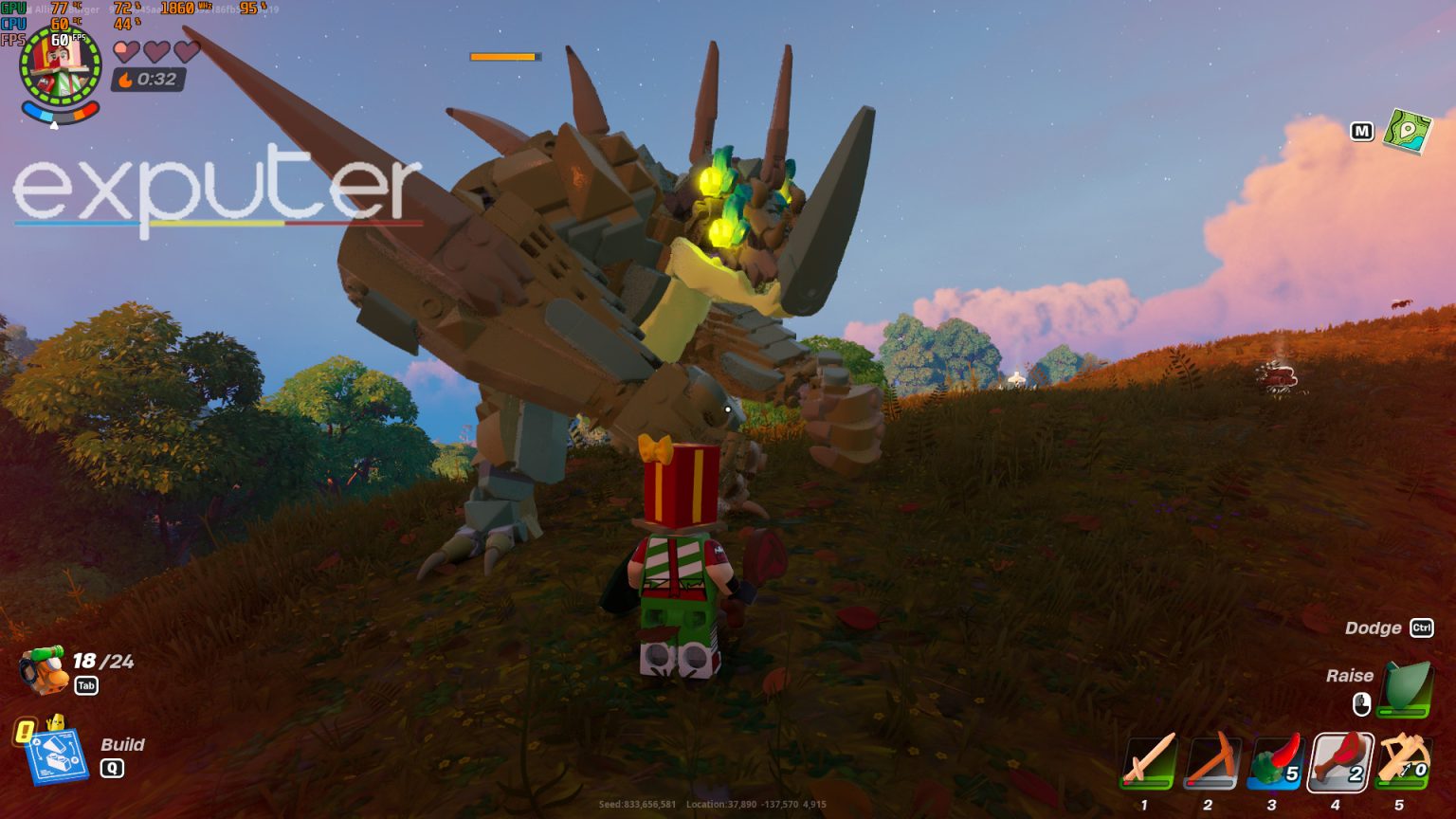This screenshot has height=819, width=1456.
Task: Click the flame icon on the torch timer
Action: (x=126, y=80)
